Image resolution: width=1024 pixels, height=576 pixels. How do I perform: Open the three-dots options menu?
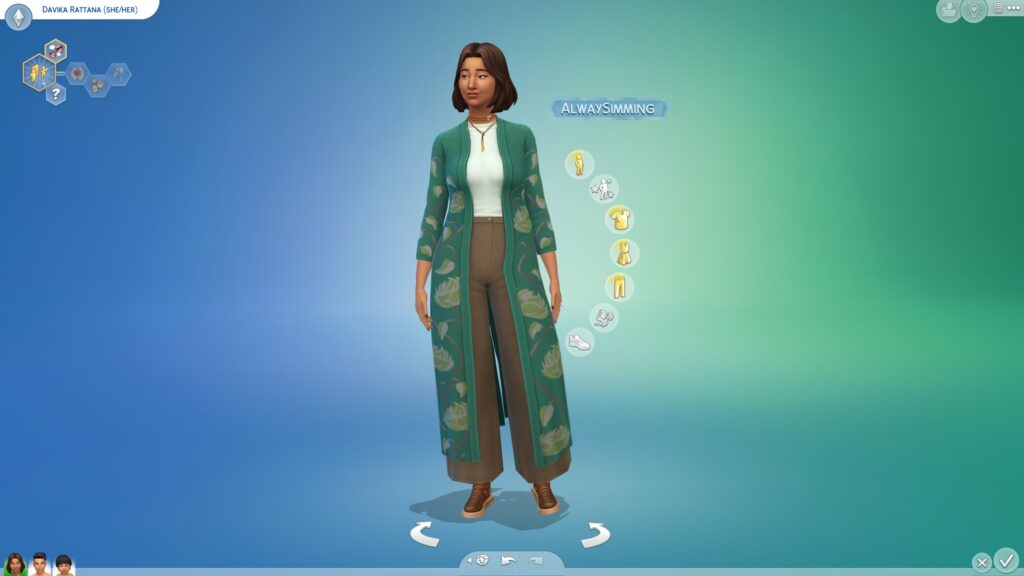coord(1013,9)
